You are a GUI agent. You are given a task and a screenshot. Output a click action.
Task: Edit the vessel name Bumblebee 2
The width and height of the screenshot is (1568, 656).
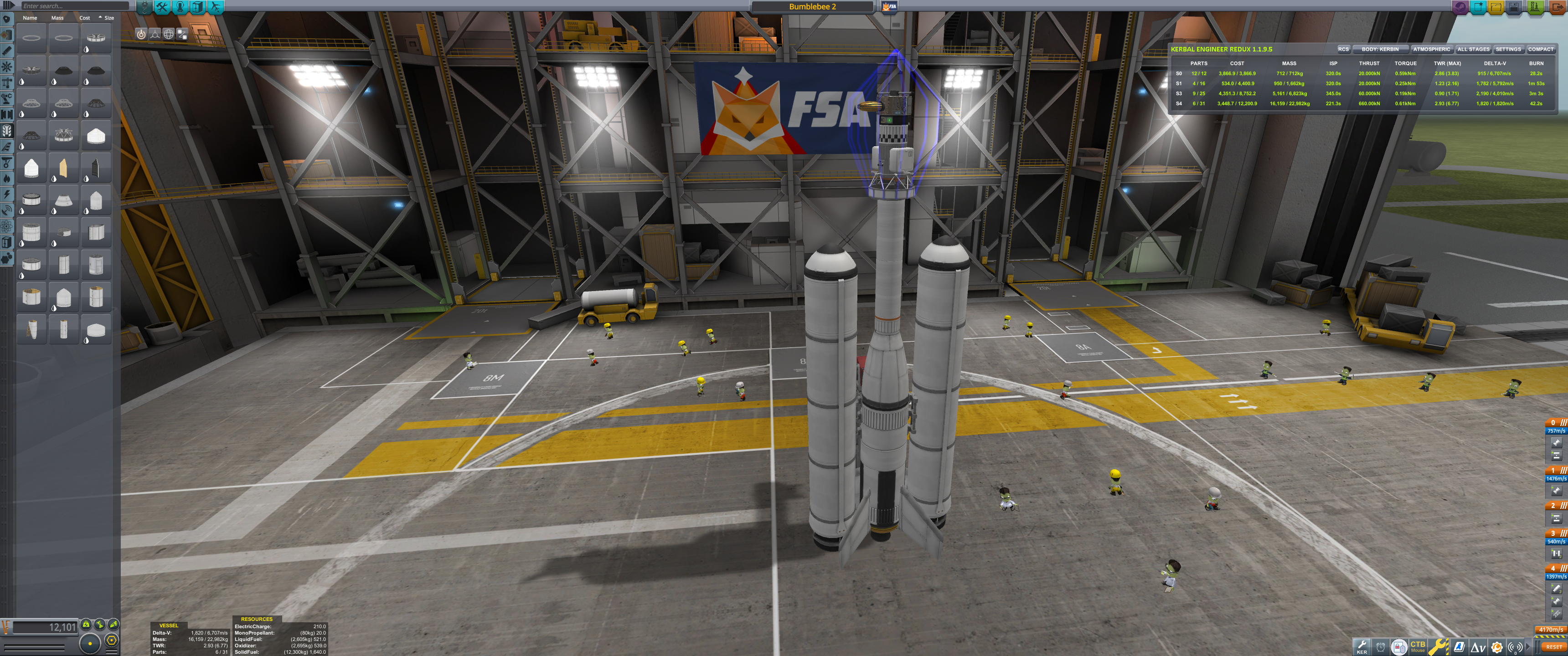812,7
